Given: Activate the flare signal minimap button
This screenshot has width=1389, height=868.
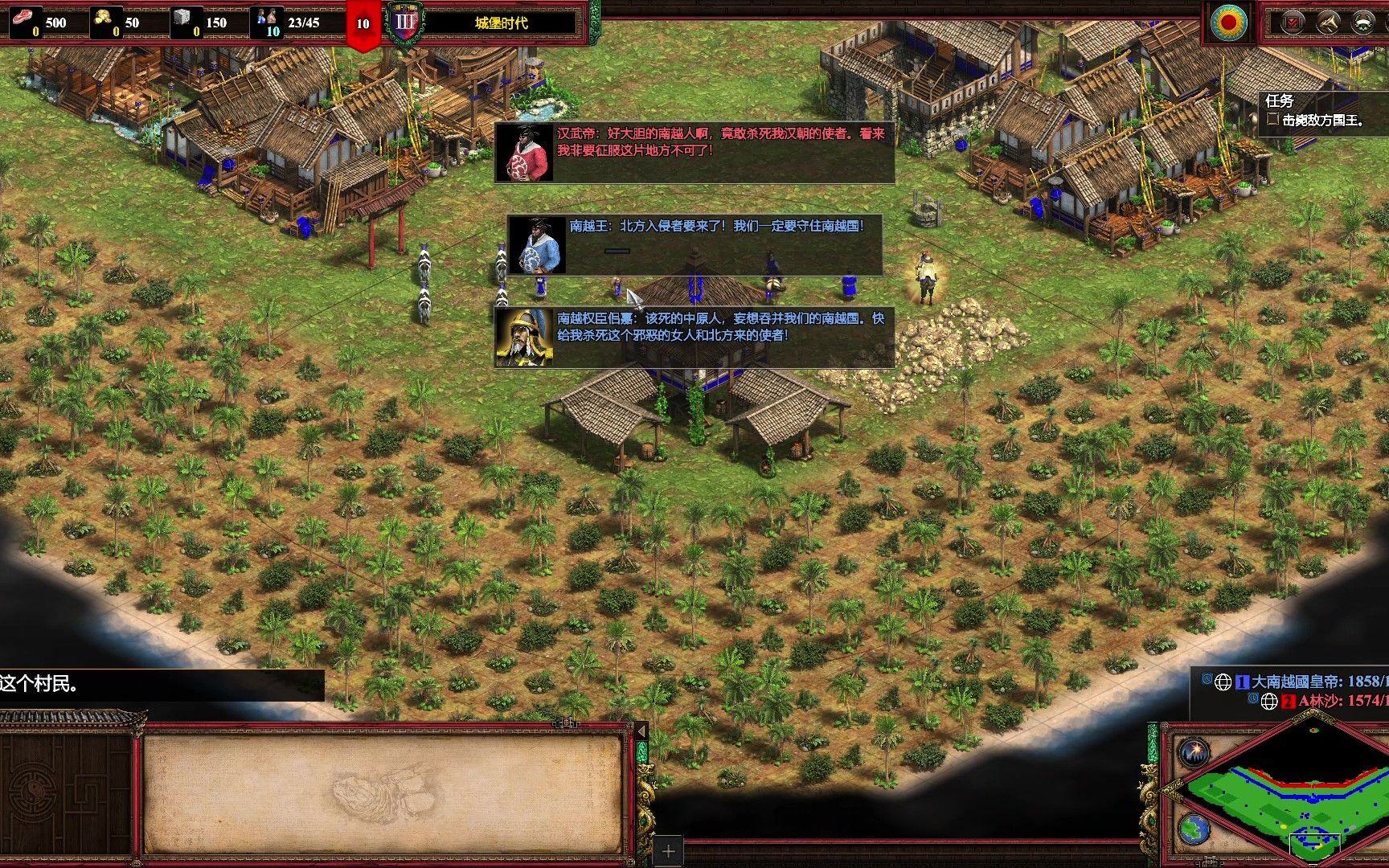Looking at the screenshot, I should [x=1194, y=753].
